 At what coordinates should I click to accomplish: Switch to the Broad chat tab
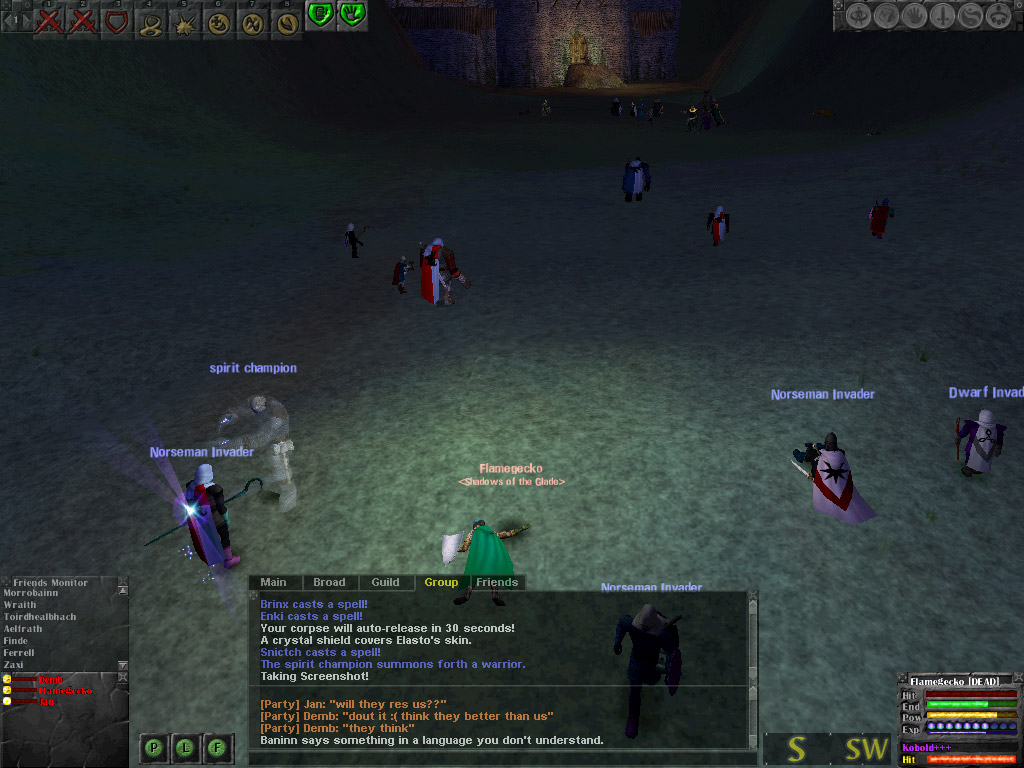tap(329, 582)
